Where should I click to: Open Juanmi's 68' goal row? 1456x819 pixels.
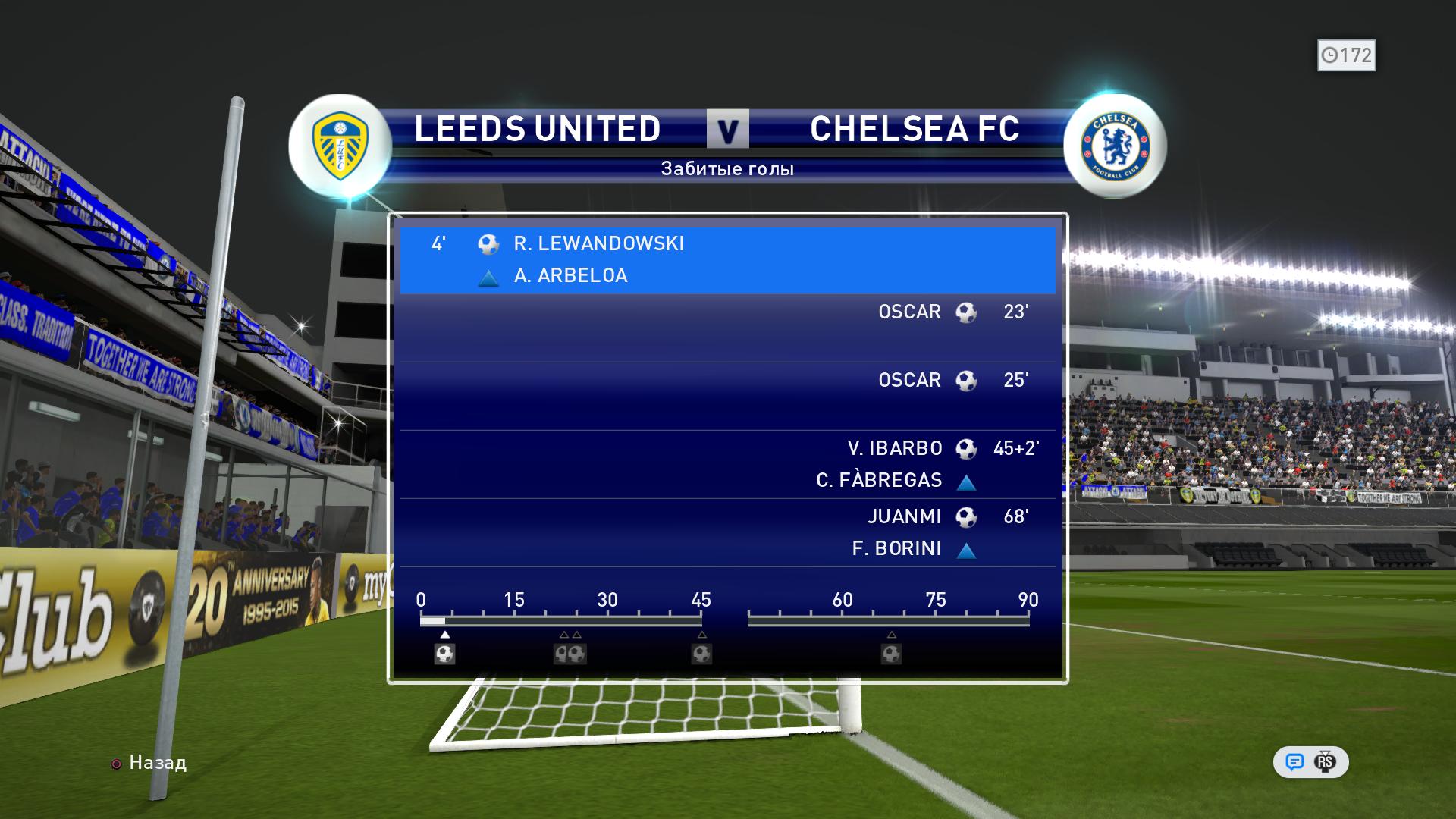[x=726, y=532]
